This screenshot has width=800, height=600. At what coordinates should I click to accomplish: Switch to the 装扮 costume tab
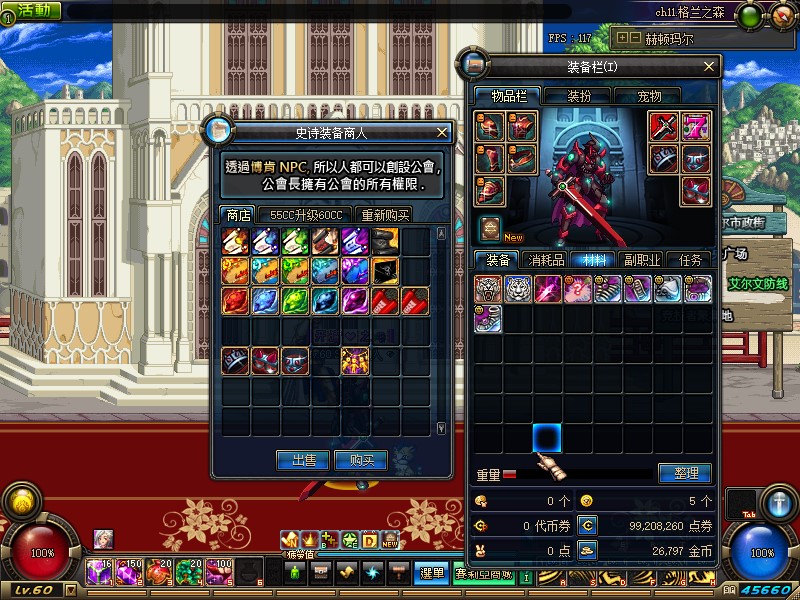[579, 96]
